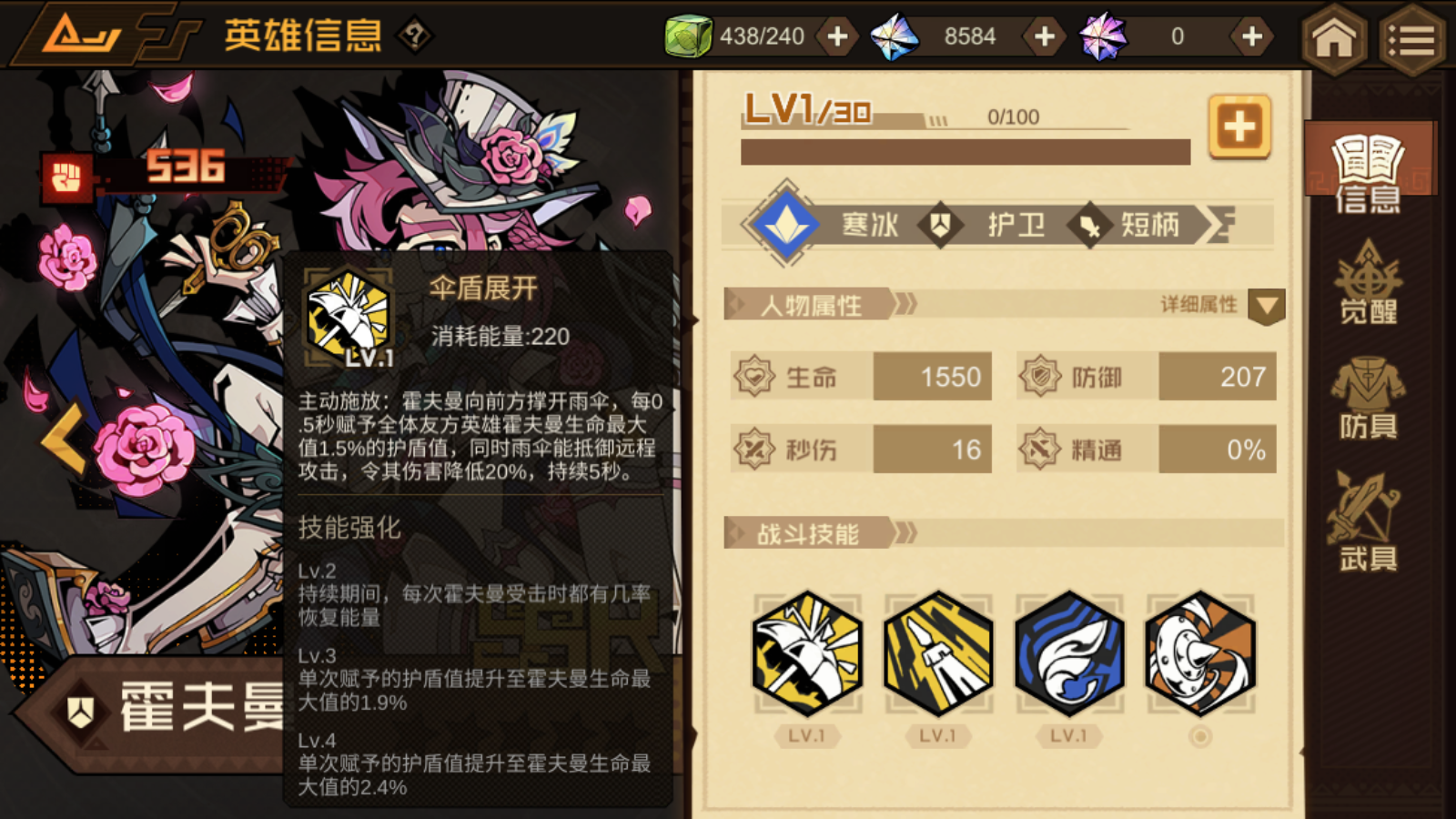Click the plus next to the 8584 crystals
This screenshot has height=819, width=1456.
coord(1044,37)
